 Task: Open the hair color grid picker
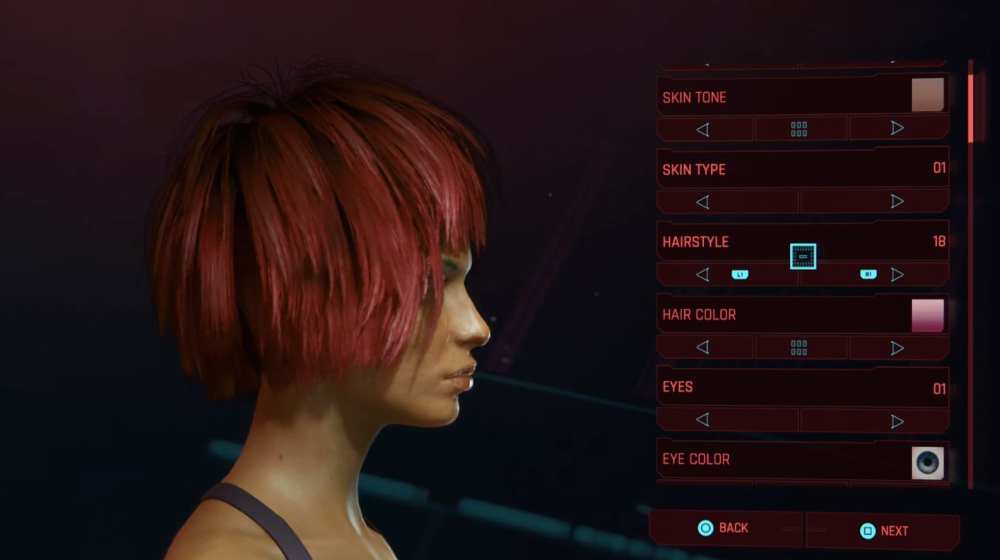799,347
